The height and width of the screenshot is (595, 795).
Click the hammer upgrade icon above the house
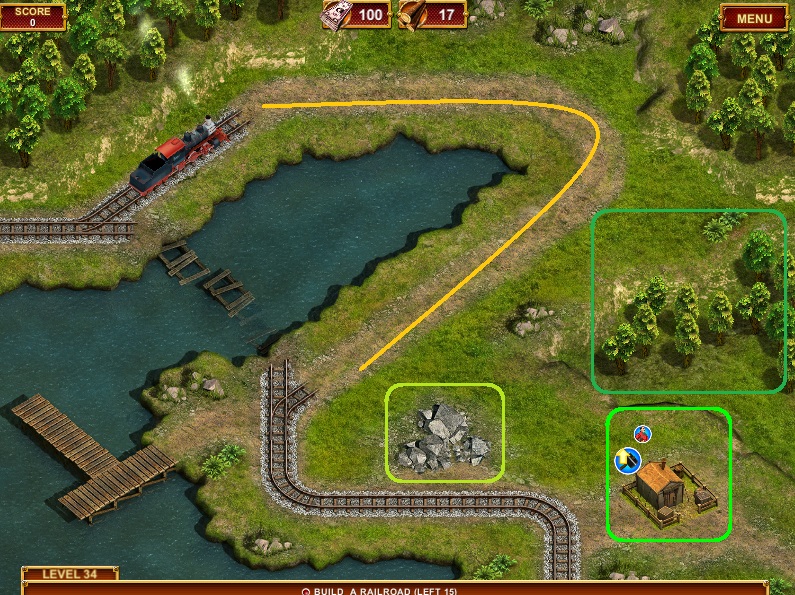point(627,460)
